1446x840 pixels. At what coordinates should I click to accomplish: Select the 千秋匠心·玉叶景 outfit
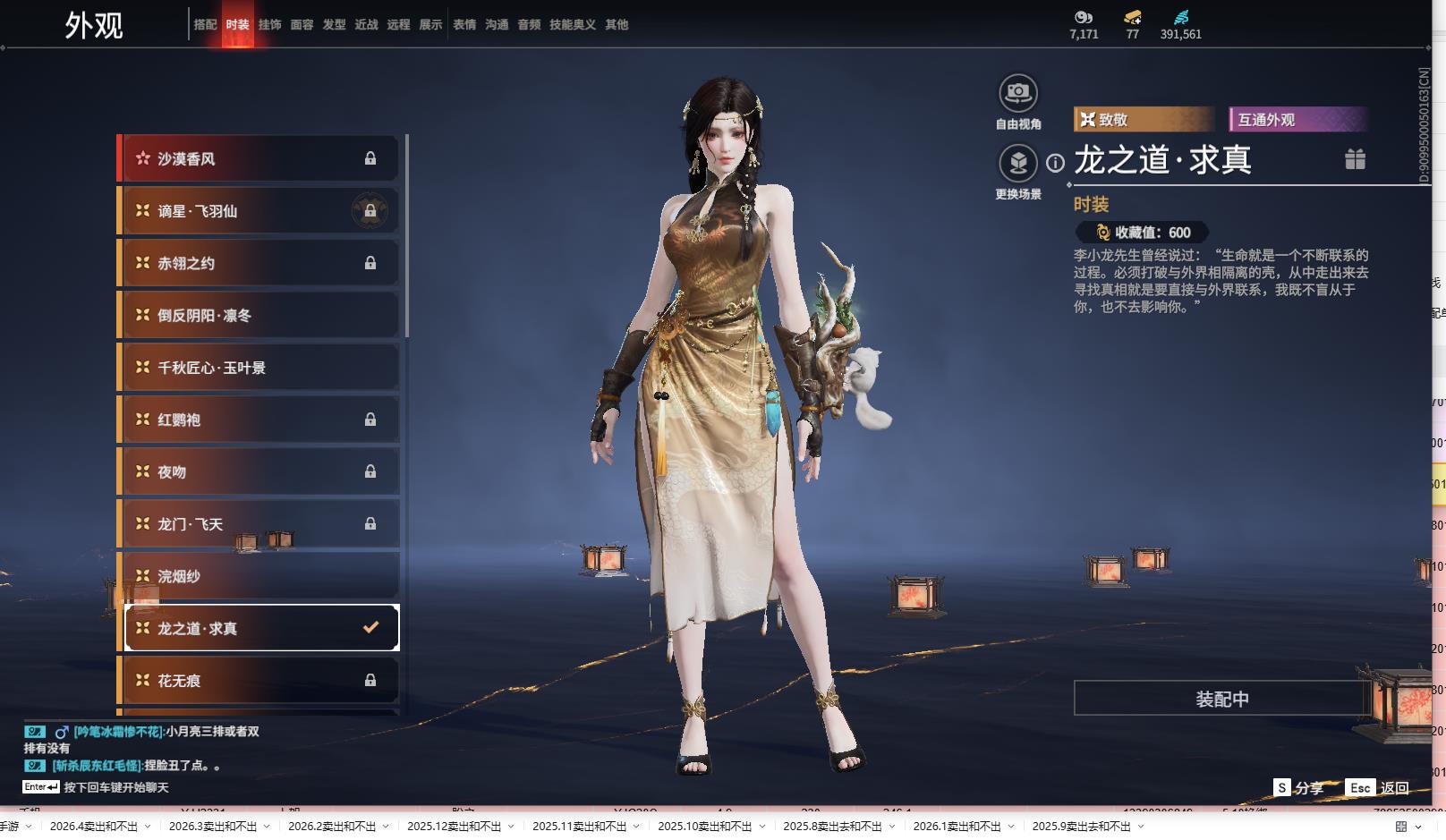(259, 368)
